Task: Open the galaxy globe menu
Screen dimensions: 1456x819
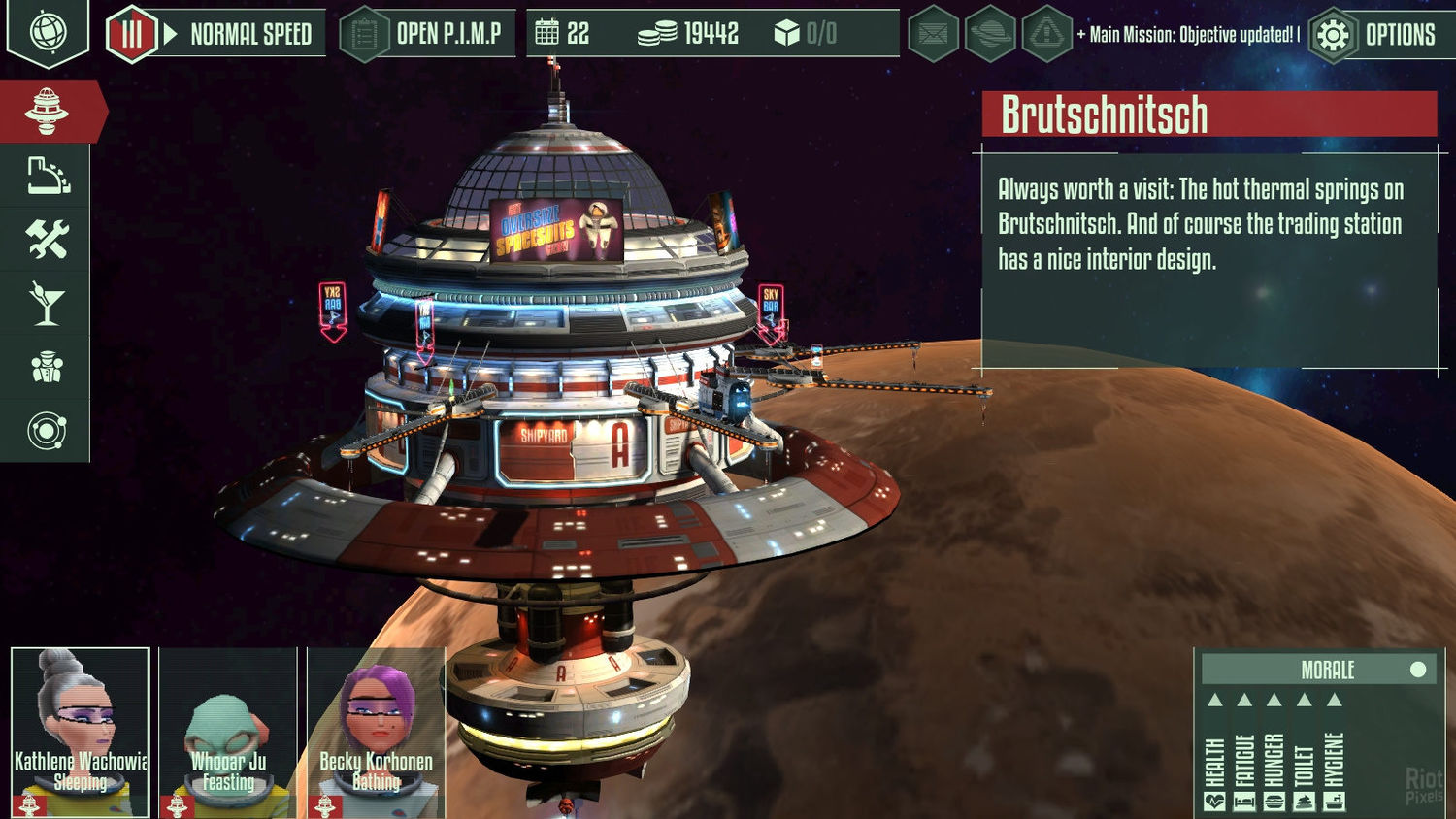Action: tap(48, 32)
